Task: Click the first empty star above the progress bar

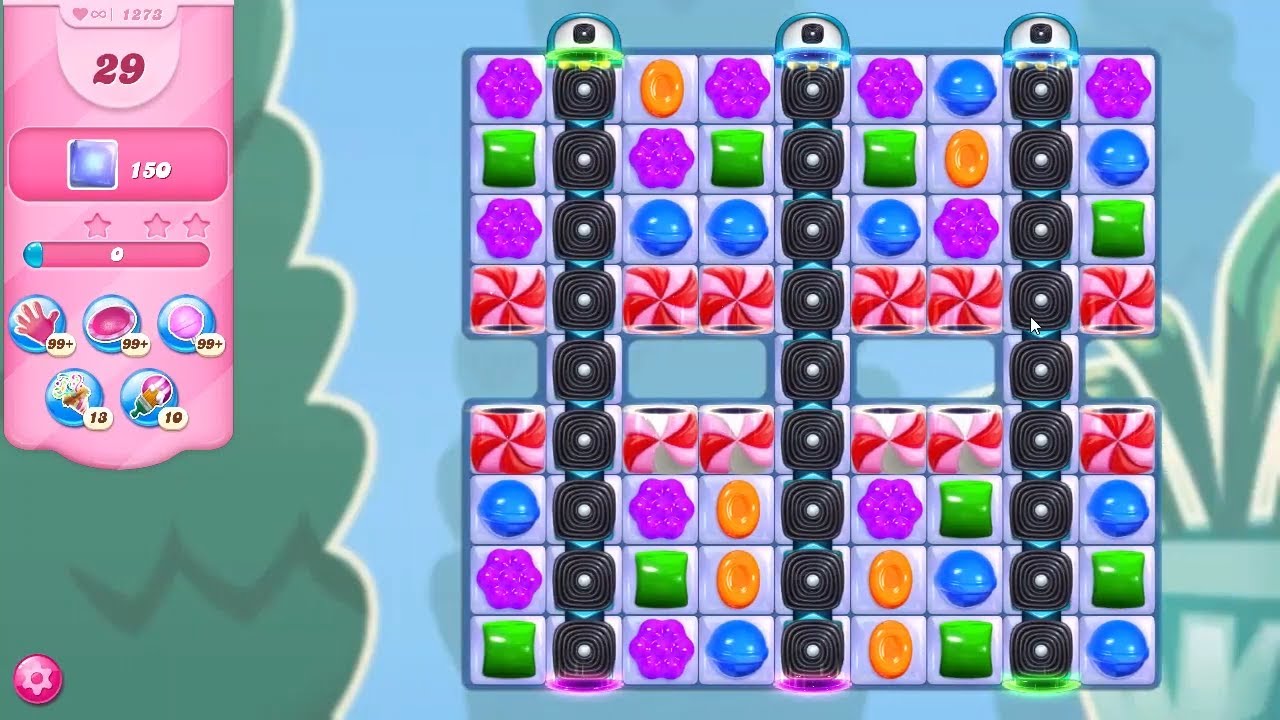Action: coord(98,225)
